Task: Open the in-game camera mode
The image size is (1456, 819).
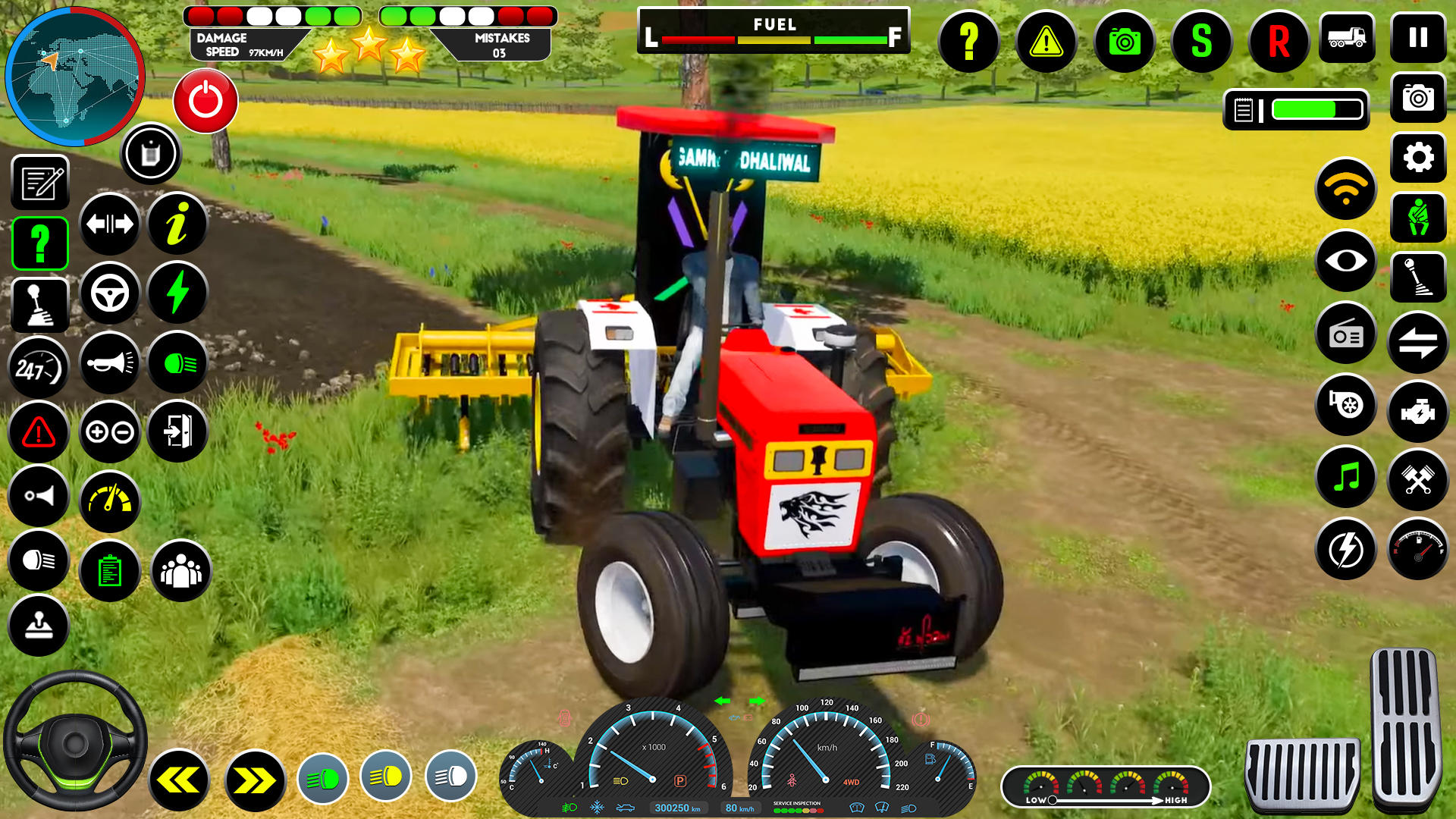Action: (x=1125, y=43)
